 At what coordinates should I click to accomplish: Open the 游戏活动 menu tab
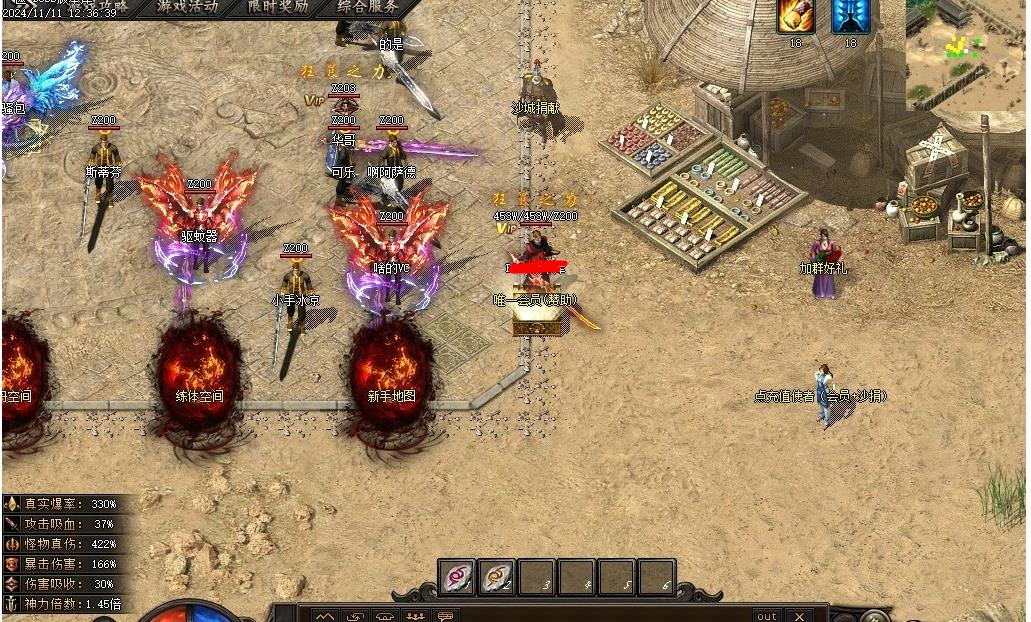[187, 6]
